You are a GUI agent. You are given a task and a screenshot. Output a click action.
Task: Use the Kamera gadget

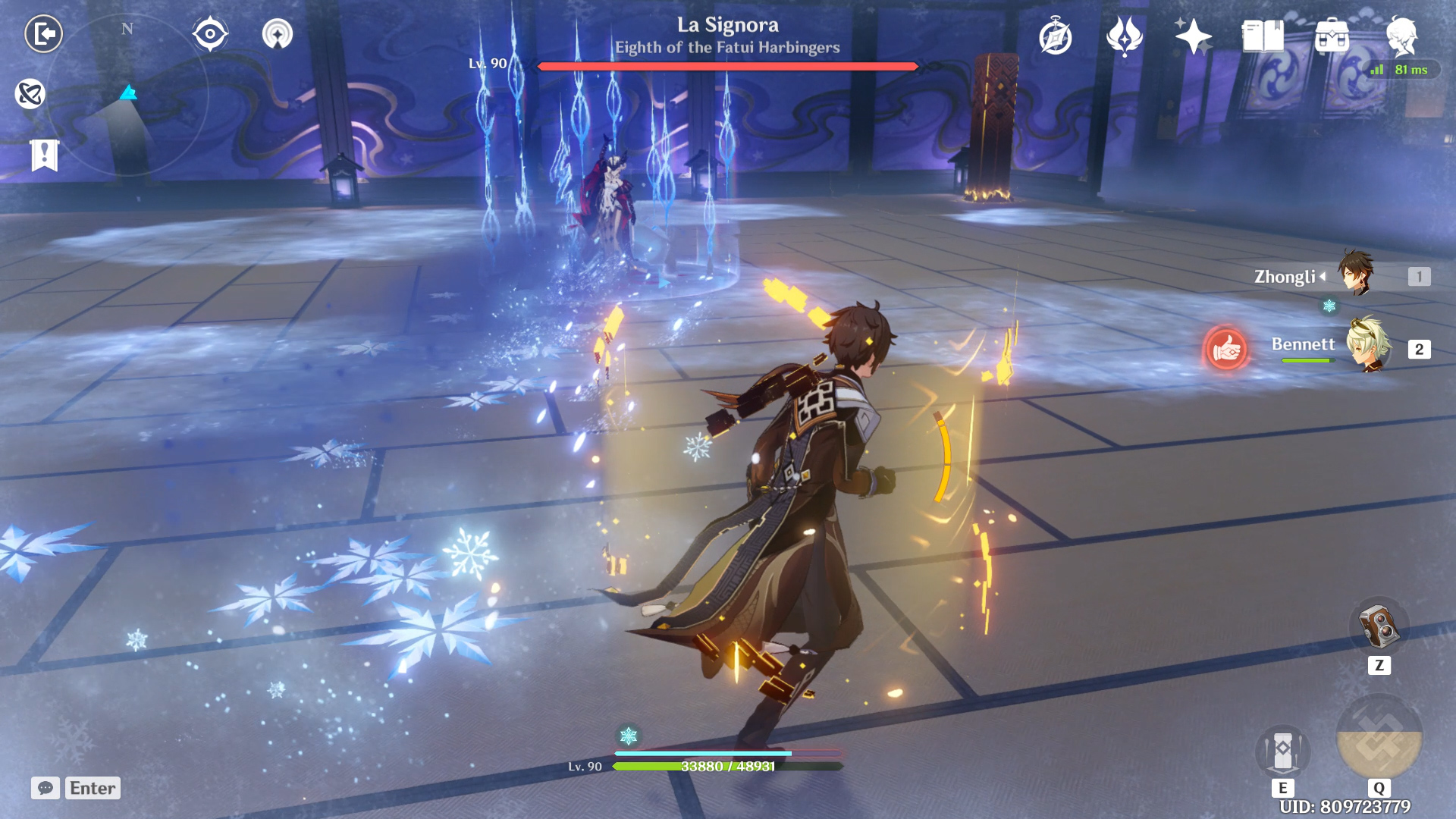[1379, 626]
